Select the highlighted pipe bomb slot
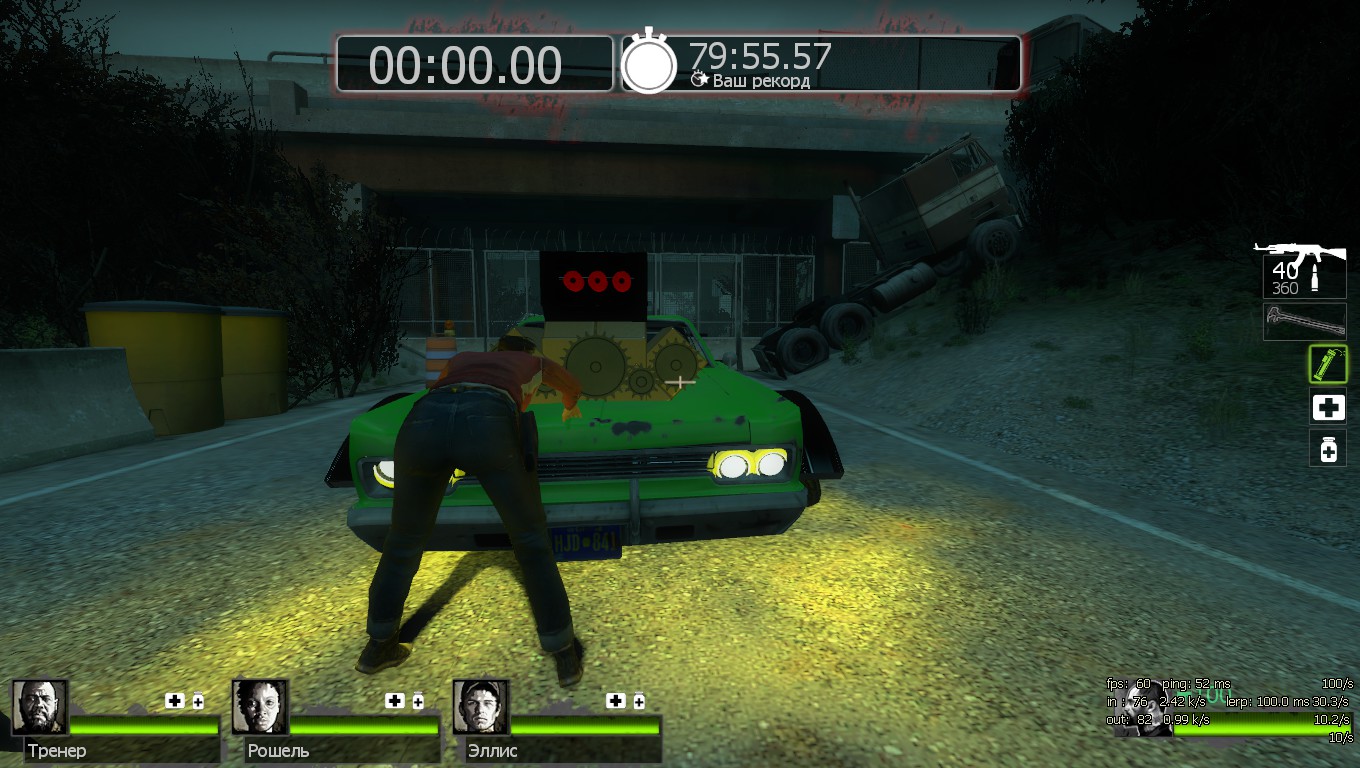This screenshot has height=768, width=1360. (x=1328, y=364)
